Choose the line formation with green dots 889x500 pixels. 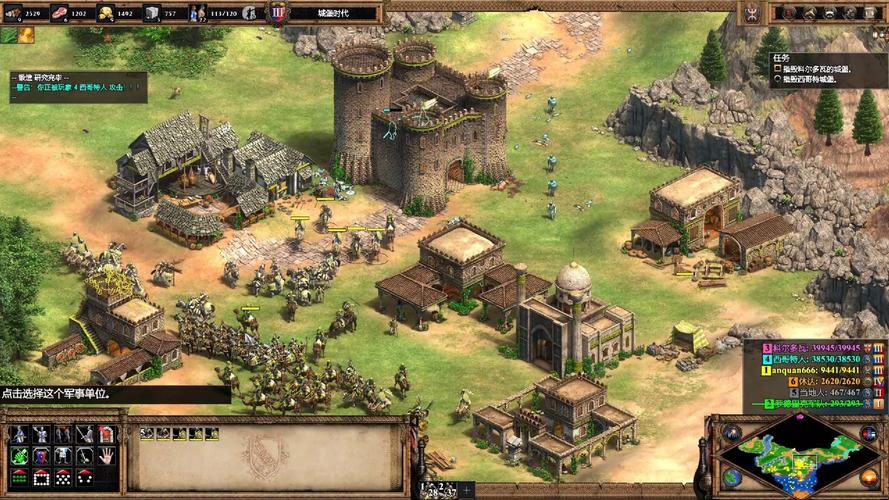[x=19, y=477]
